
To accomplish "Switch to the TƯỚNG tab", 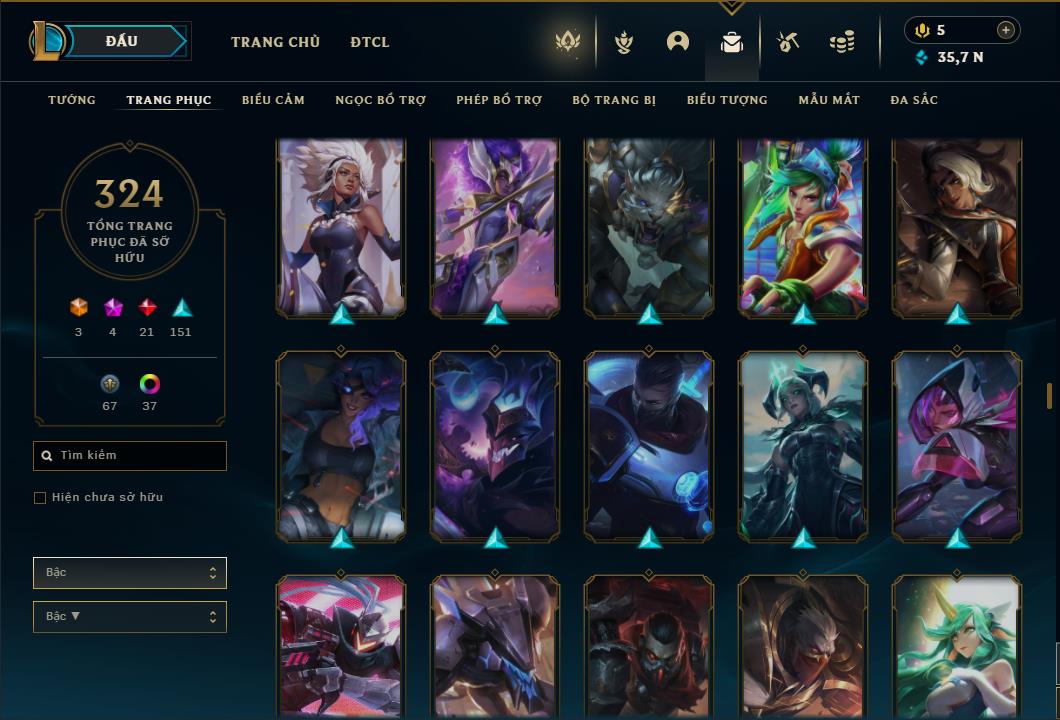I will pyautogui.click(x=72, y=100).
